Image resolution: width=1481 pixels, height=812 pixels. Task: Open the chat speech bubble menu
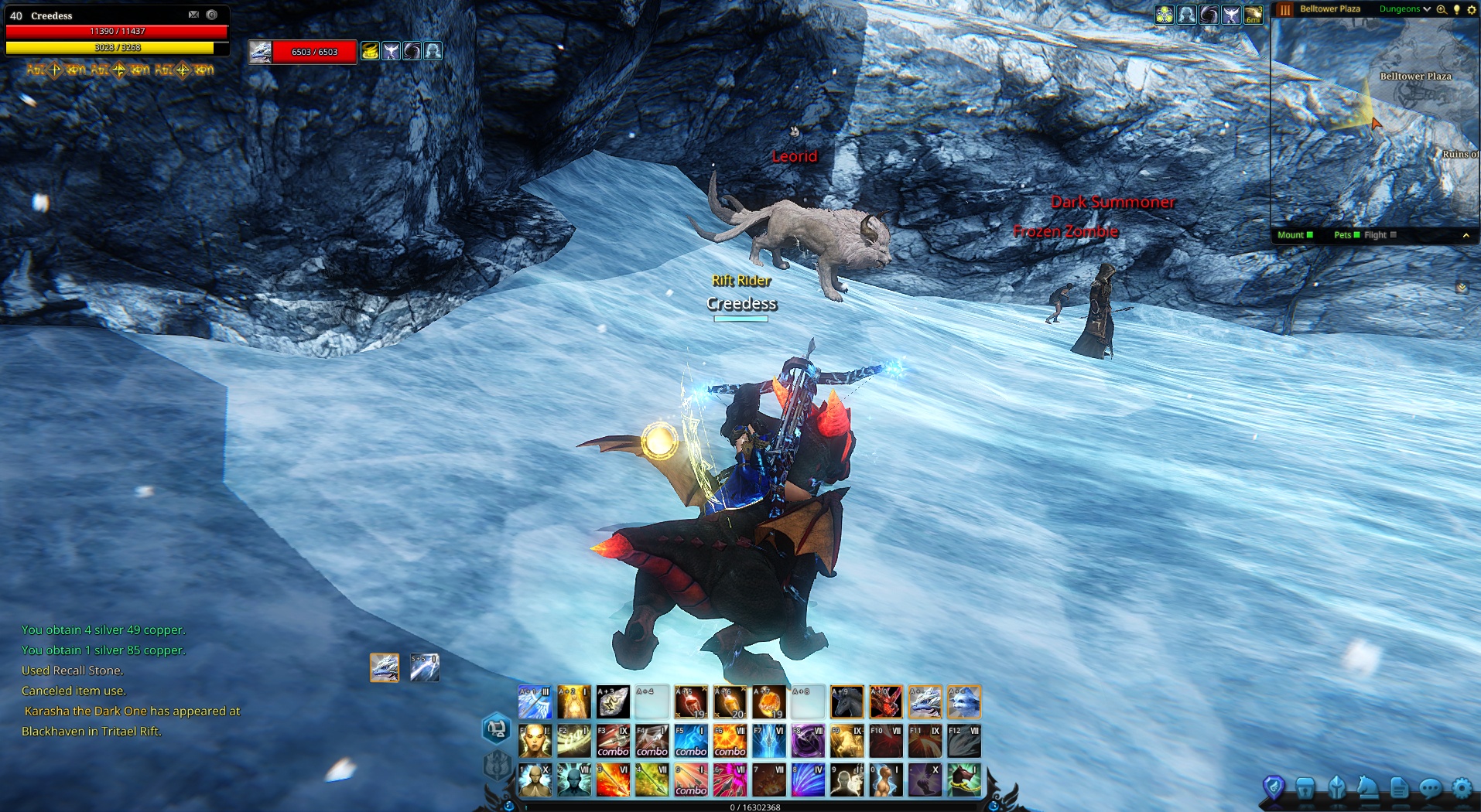1430,788
